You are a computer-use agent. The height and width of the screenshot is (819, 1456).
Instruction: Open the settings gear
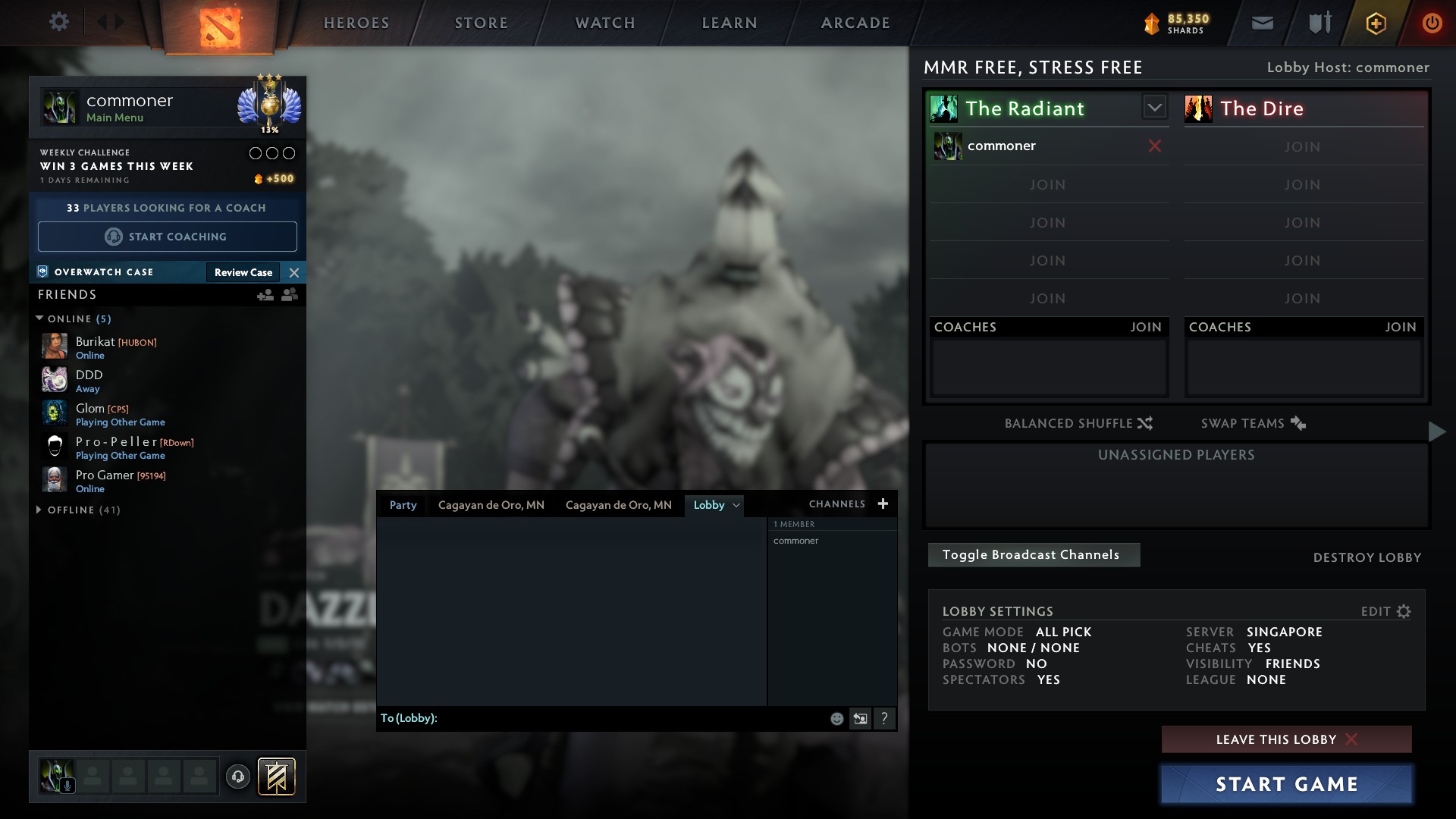pyautogui.click(x=59, y=21)
